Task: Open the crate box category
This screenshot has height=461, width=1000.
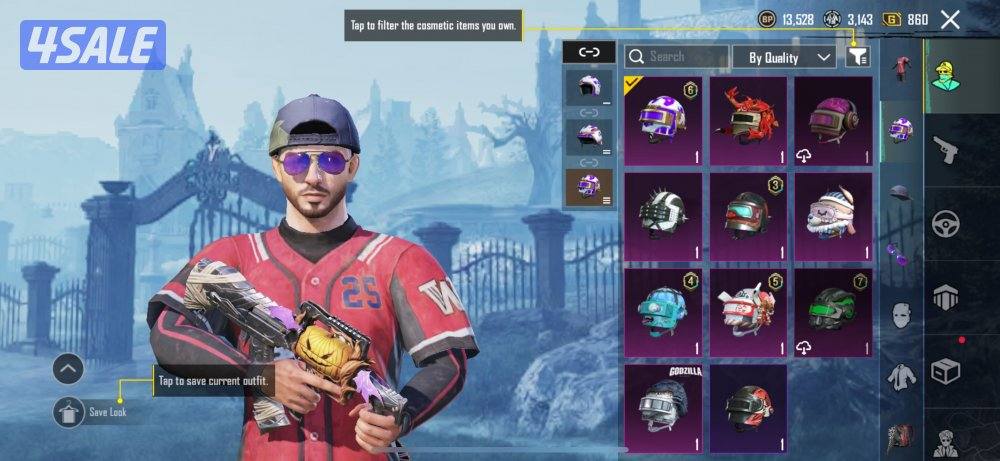Action: [945, 371]
